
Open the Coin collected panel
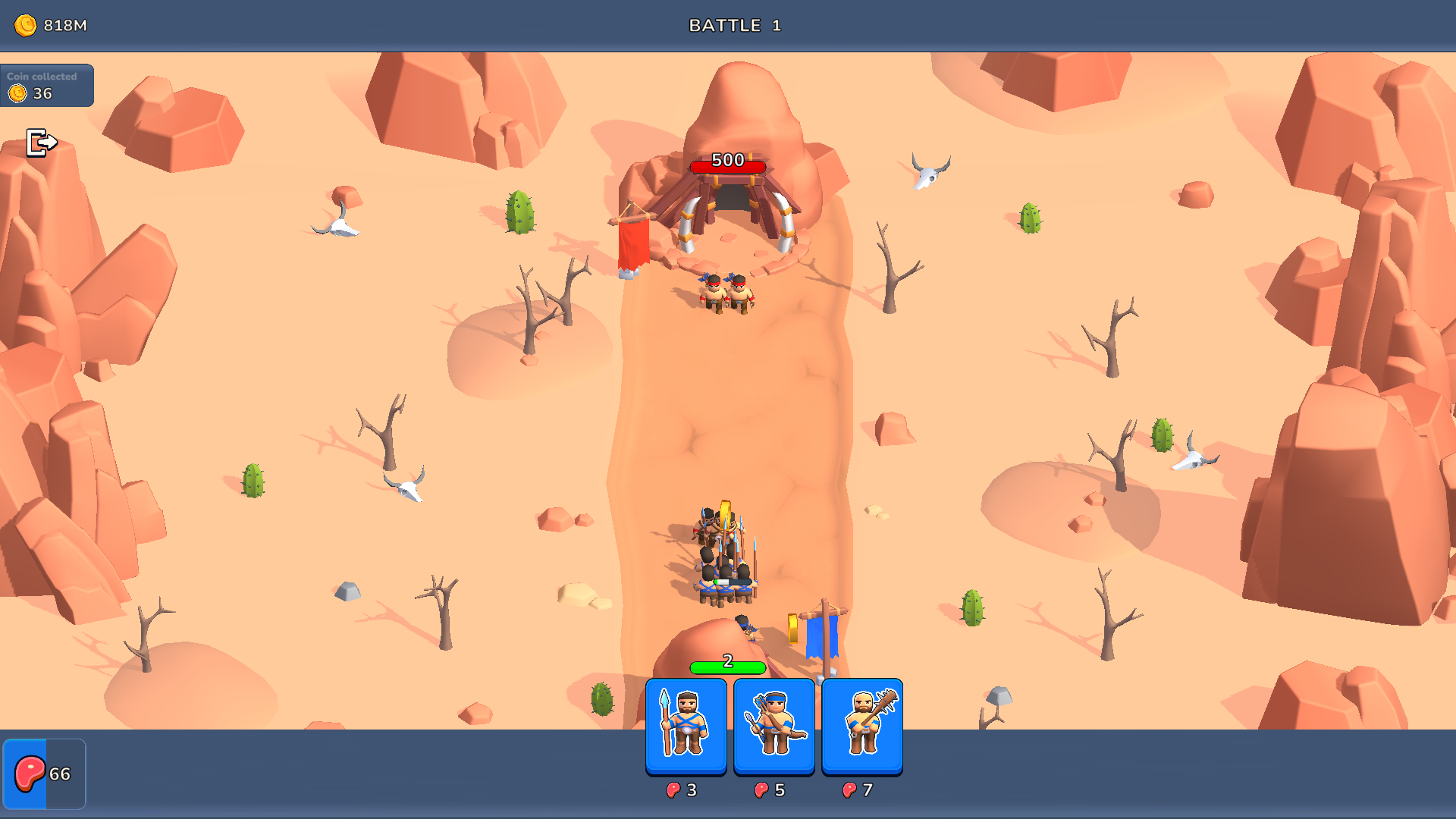(x=47, y=85)
